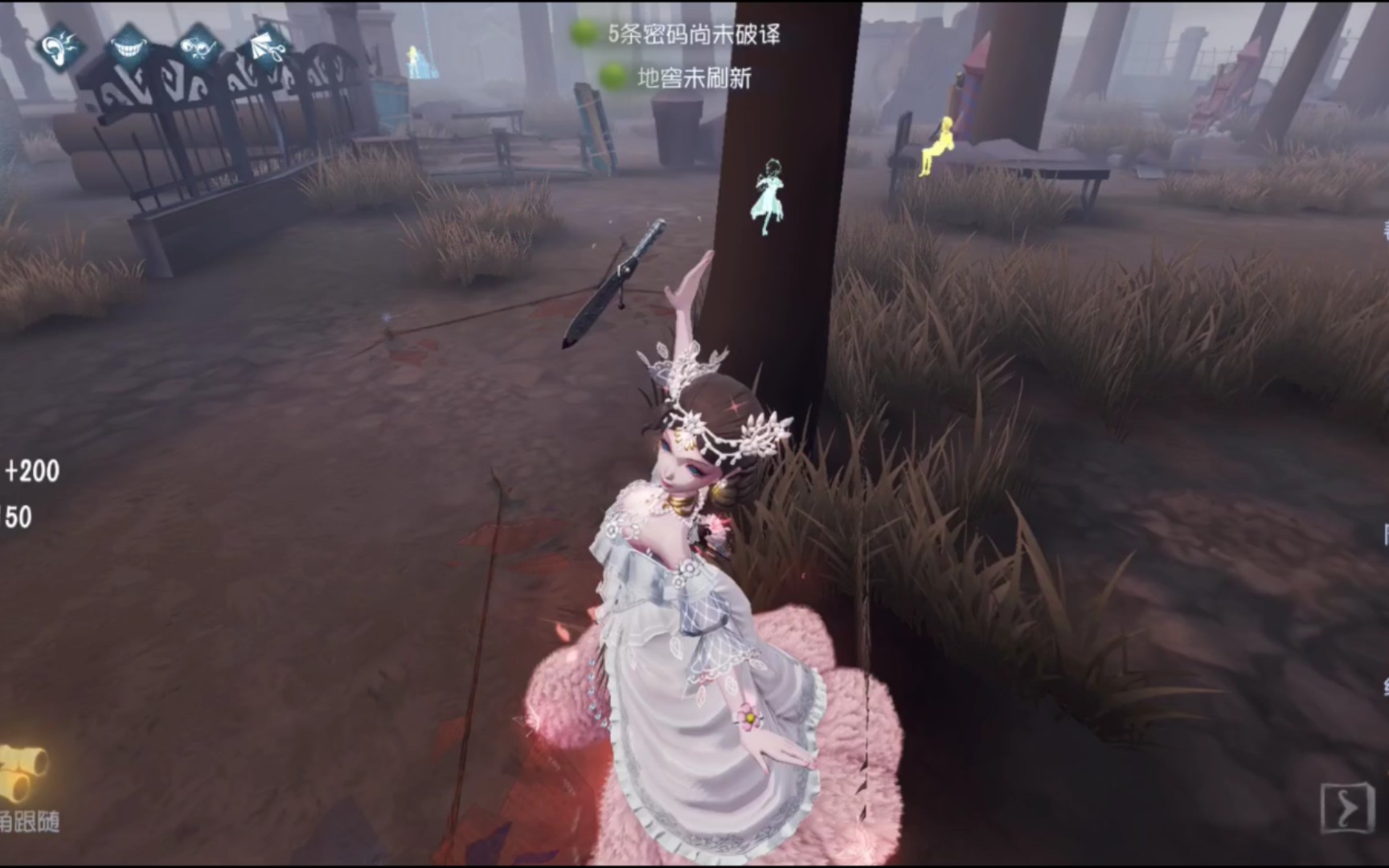
Task: Activate the grinning smile hunter trait
Action: click(x=129, y=47)
